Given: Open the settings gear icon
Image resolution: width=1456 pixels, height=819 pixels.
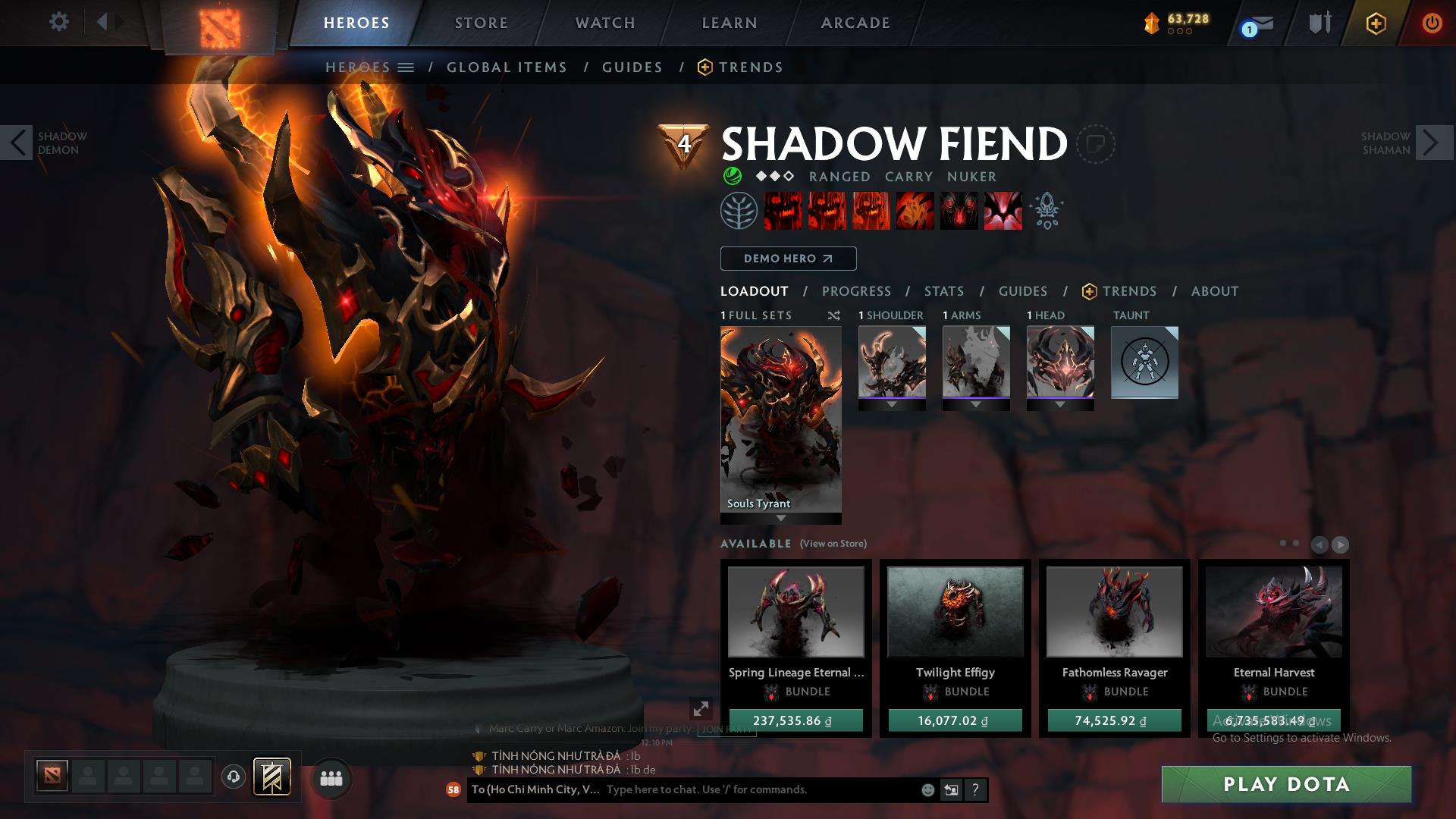Looking at the screenshot, I should pyautogui.click(x=59, y=21).
